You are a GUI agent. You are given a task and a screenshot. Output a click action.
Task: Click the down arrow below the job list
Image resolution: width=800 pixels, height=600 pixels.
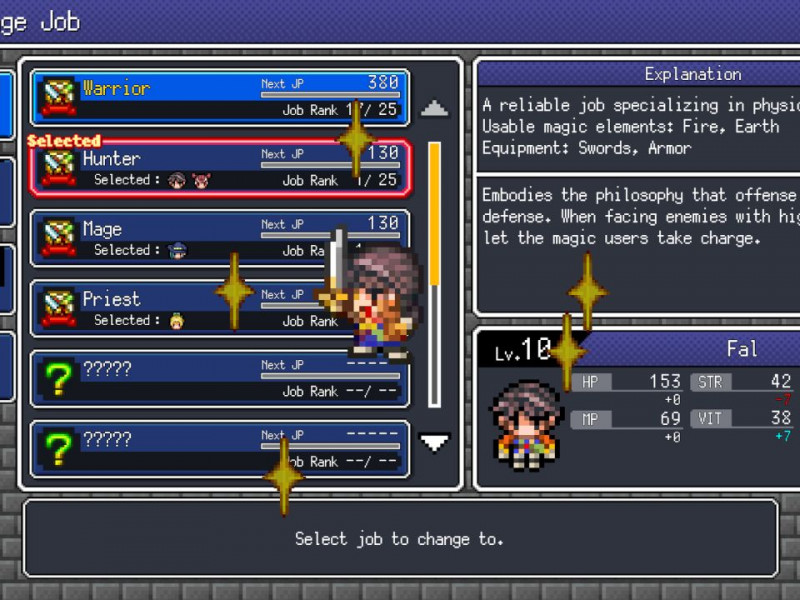434,442
